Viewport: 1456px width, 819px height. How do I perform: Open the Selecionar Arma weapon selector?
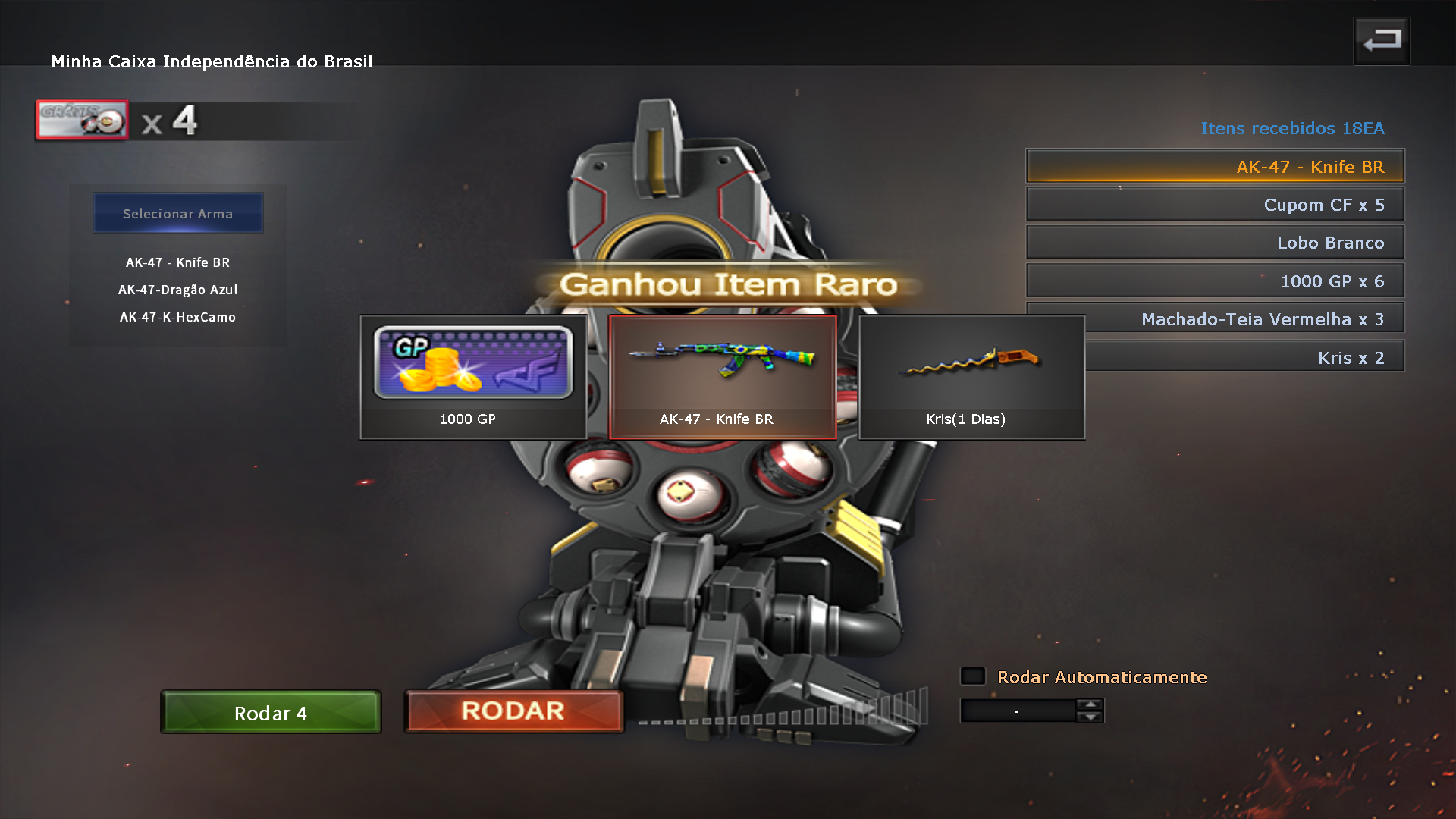[177, 214]
